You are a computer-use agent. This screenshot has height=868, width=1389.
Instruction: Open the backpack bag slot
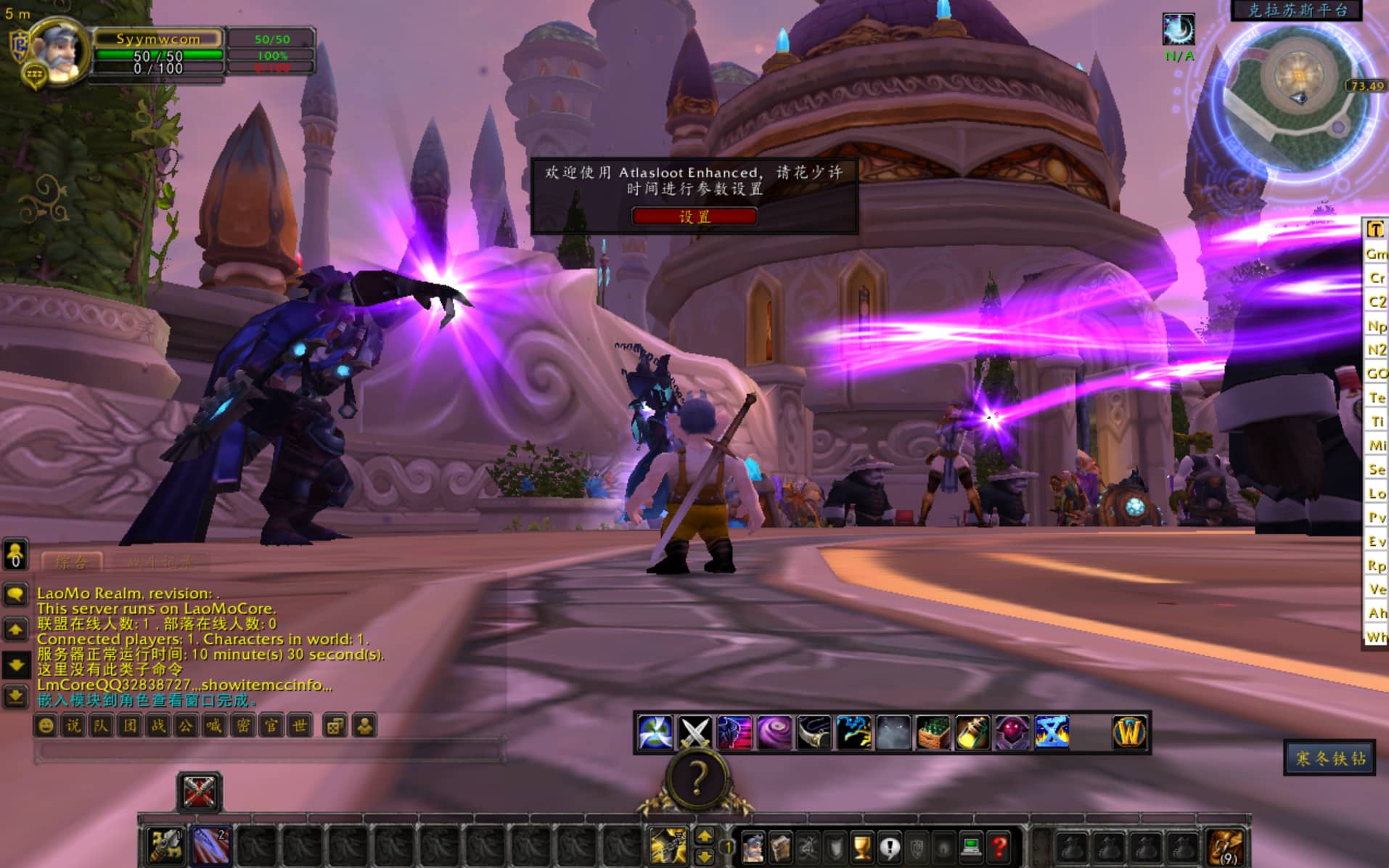coord(1226,846)
